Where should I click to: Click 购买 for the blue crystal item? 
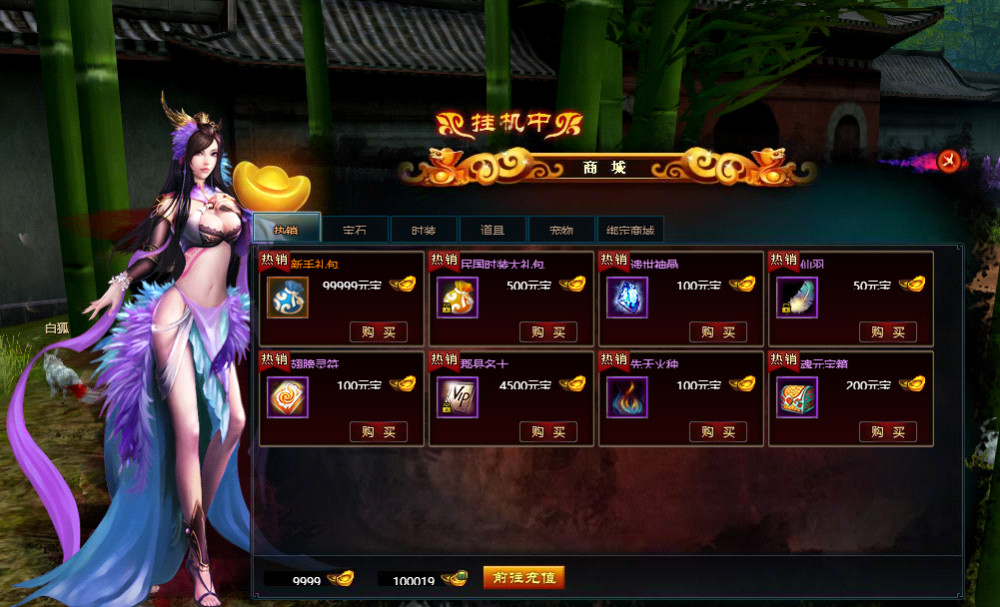[718, 332]
